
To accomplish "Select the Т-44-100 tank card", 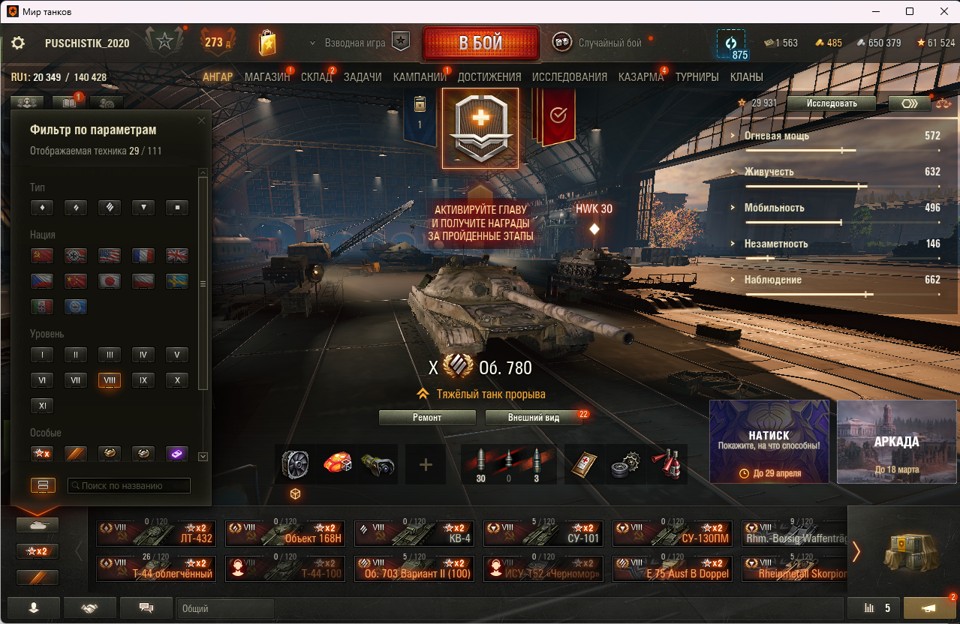I will click(285, 568).
